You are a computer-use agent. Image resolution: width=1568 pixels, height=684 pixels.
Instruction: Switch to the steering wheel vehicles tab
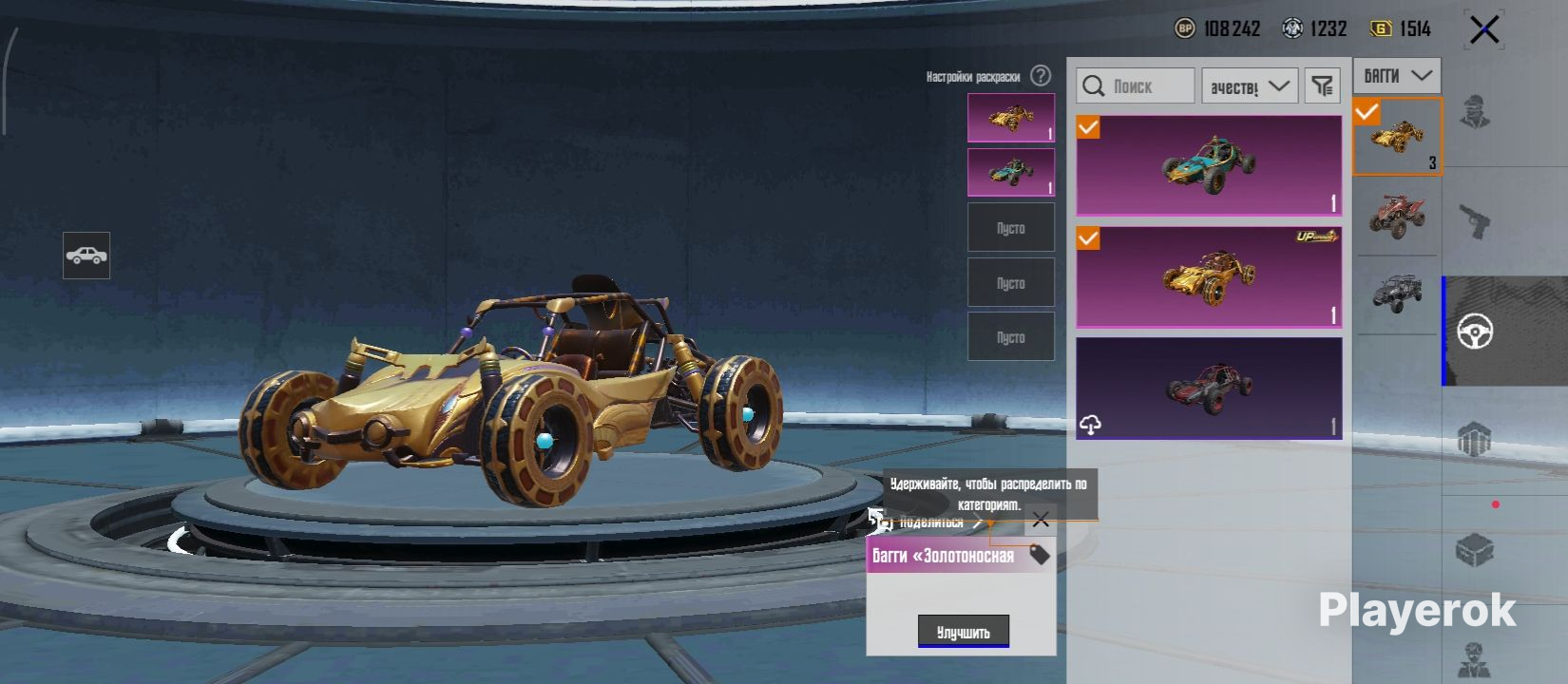[1475, 332]
